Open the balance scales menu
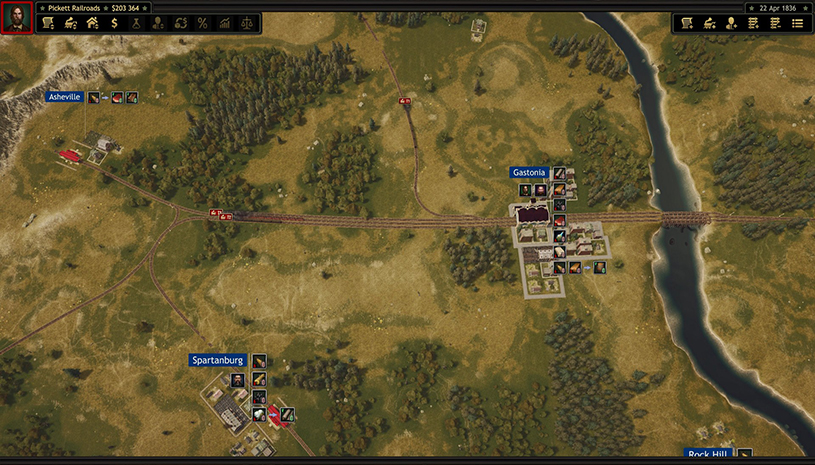815x465 pixels. coord(246,23)
